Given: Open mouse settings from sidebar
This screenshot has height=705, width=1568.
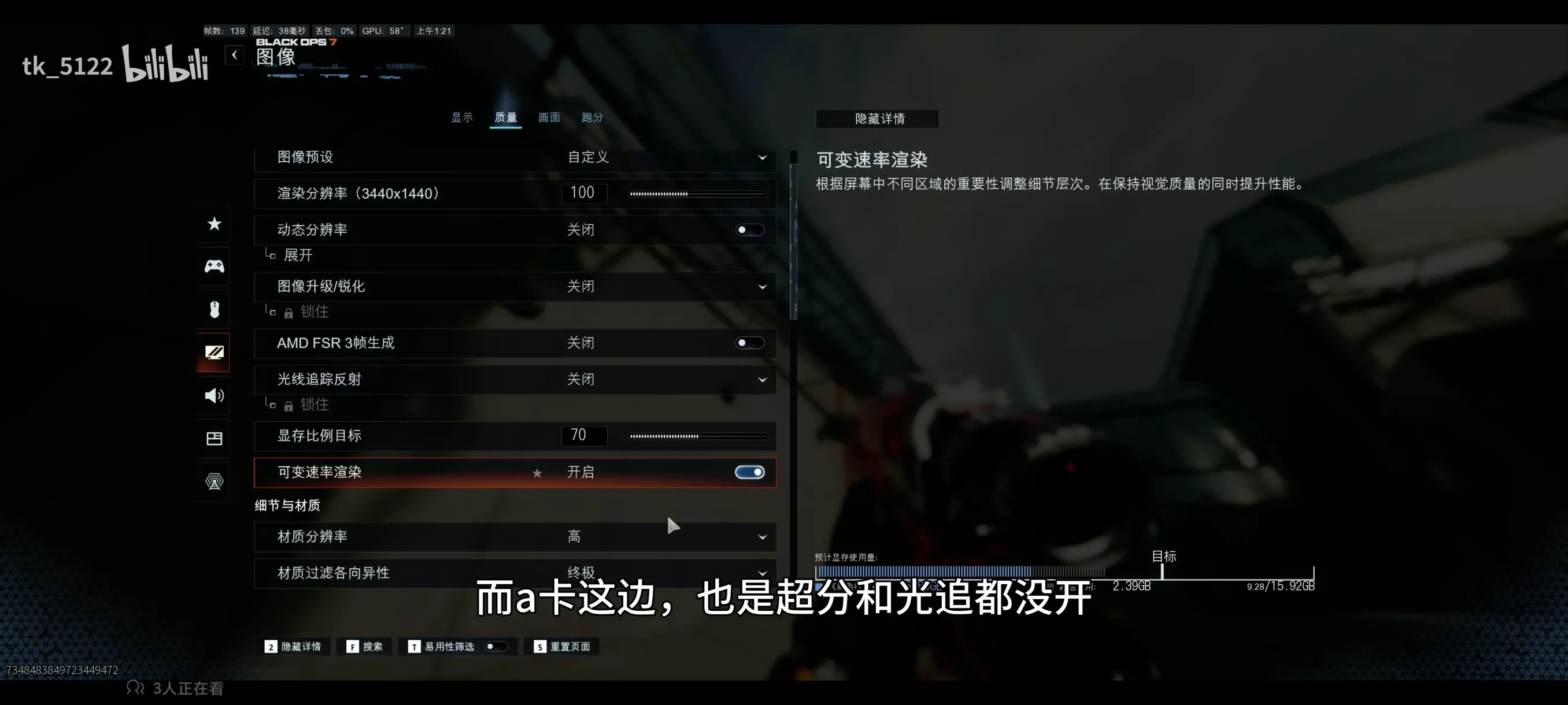Looking at the screenshot, I should pyautogui.click(x=214, y=309).
